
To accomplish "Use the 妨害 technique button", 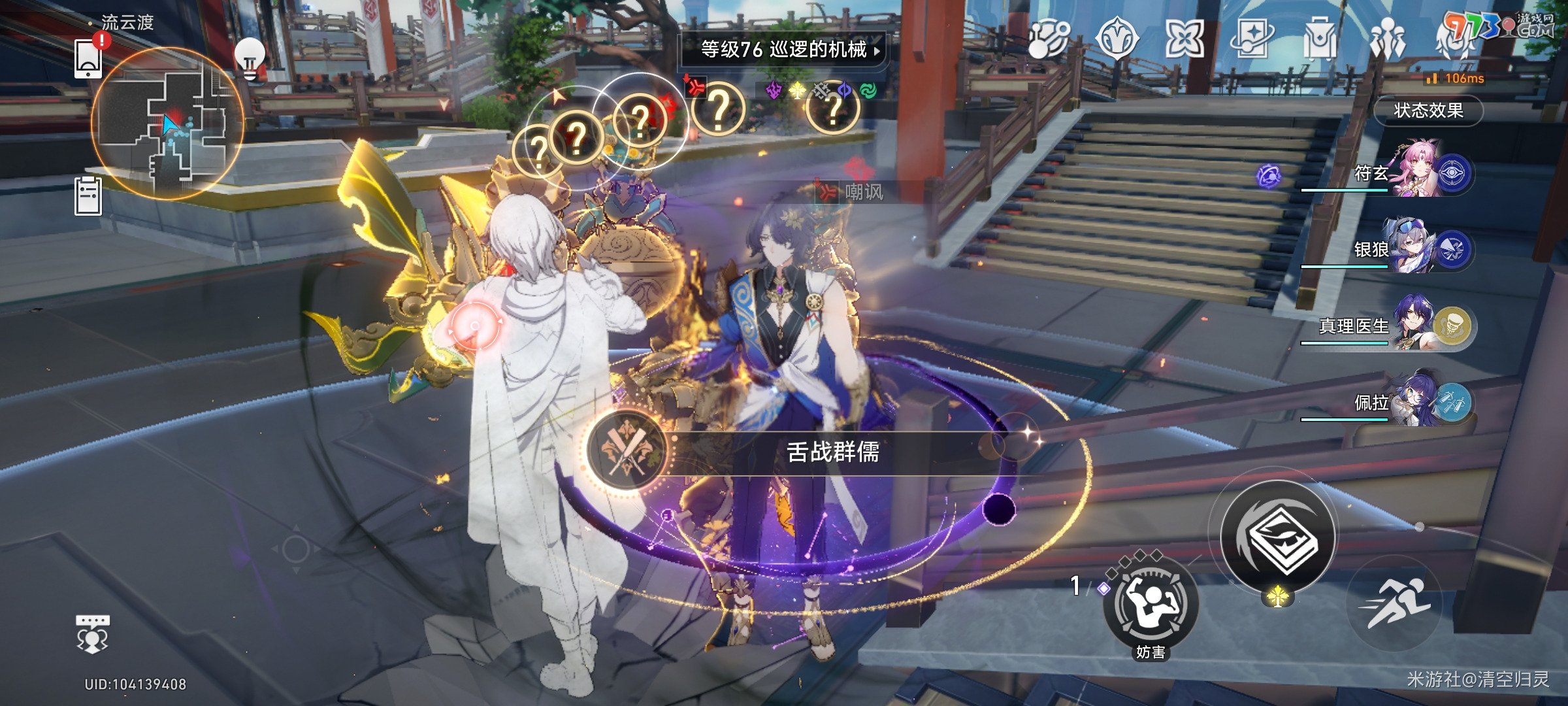I will click(1151, 605).
